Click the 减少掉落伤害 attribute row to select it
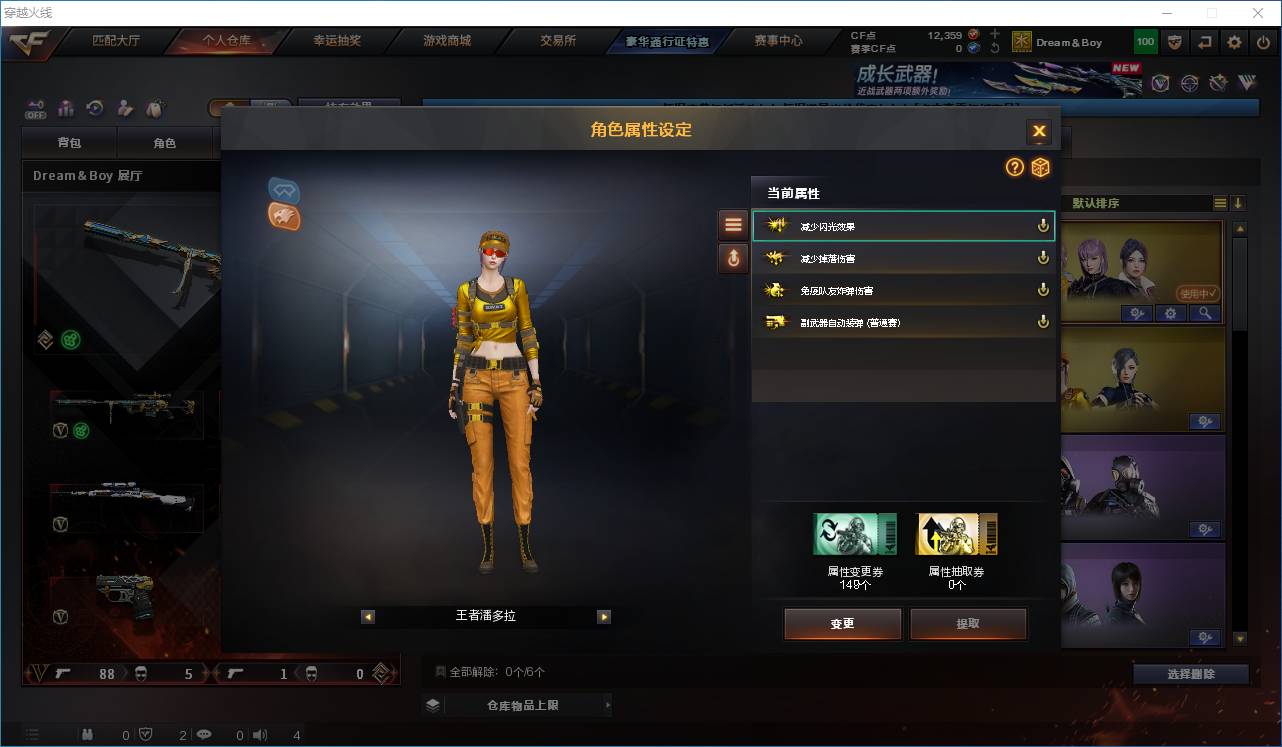Screen dimensions: 1282x747 click(900, 257)
